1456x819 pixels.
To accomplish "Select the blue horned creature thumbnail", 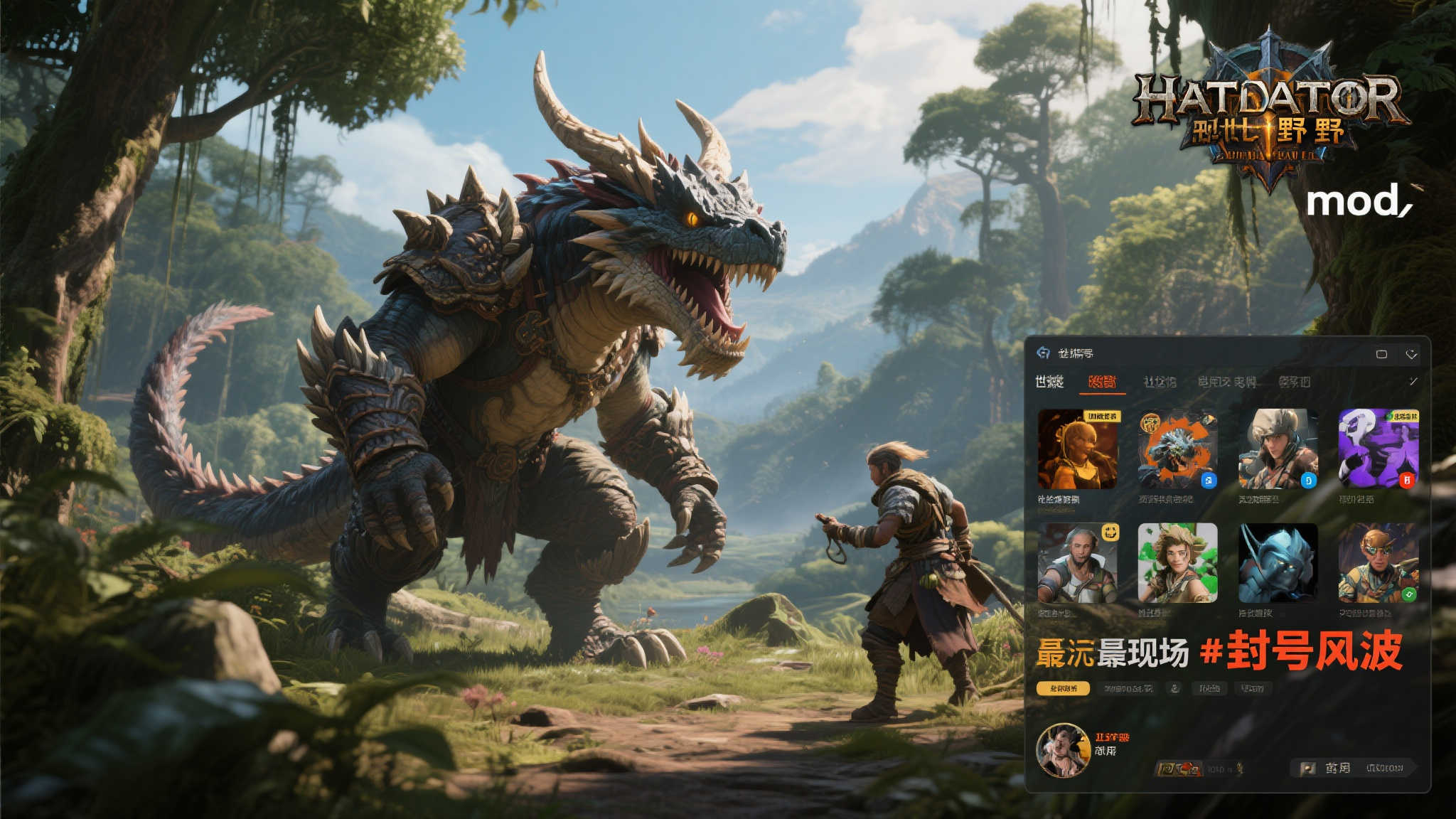I will coord(1278,563).
